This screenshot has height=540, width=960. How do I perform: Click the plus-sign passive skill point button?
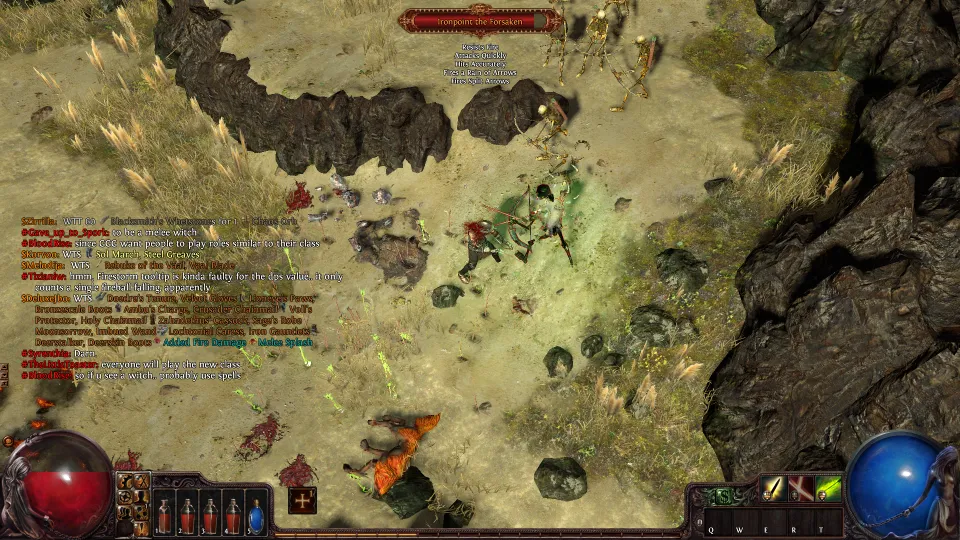coord(303,500)
